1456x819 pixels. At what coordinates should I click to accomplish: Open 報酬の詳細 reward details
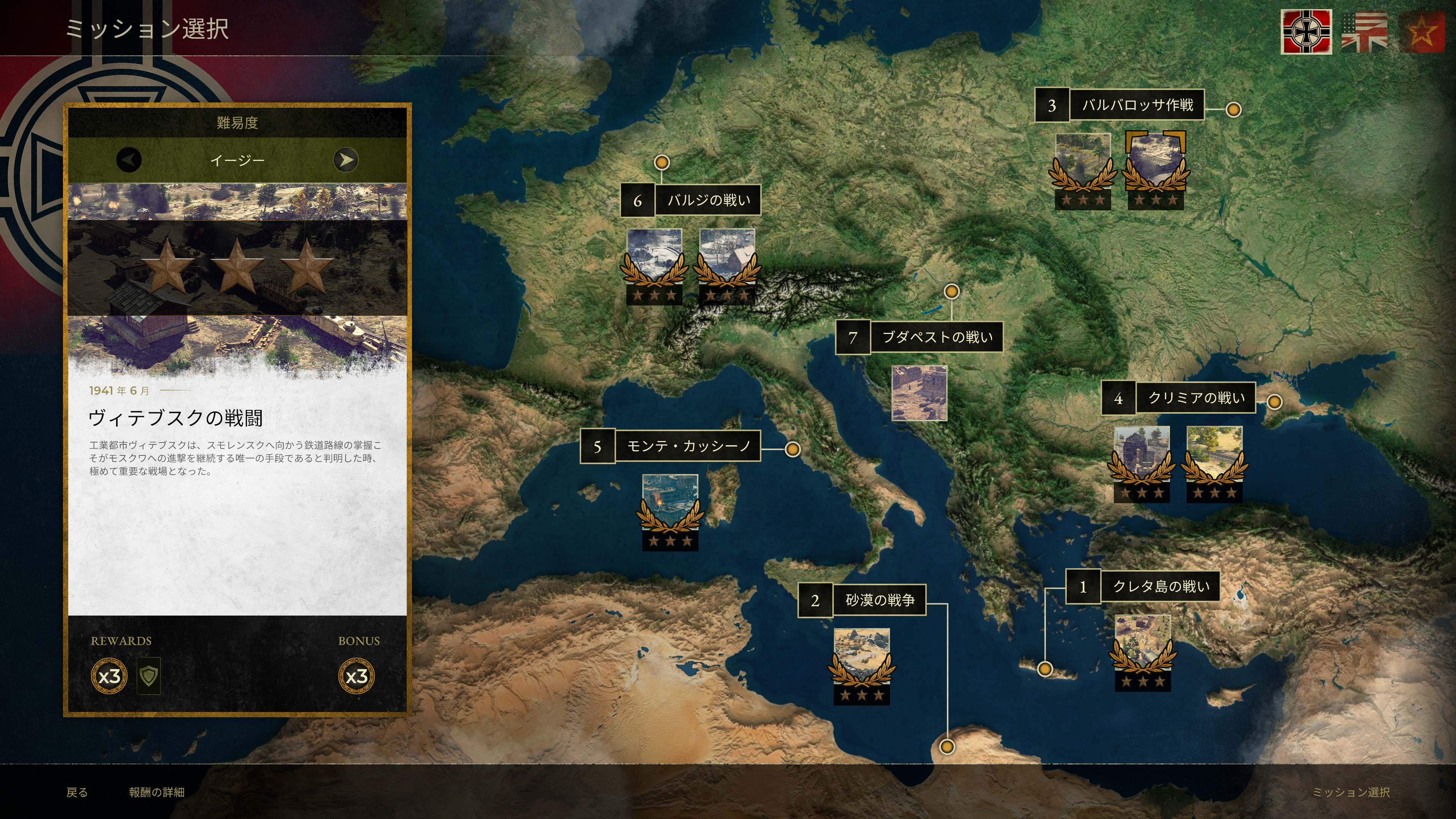(x=157, y=792)
